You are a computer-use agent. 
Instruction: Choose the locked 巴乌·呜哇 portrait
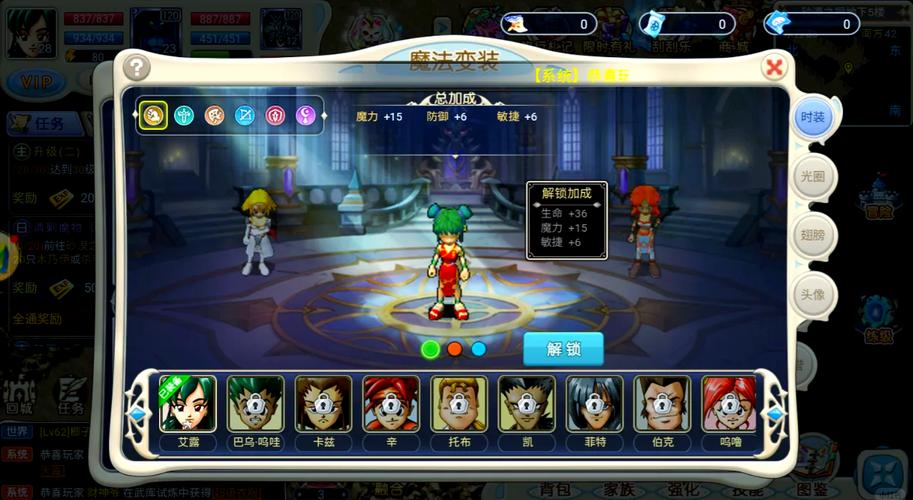pyautogui.click(x=255, y=404)
